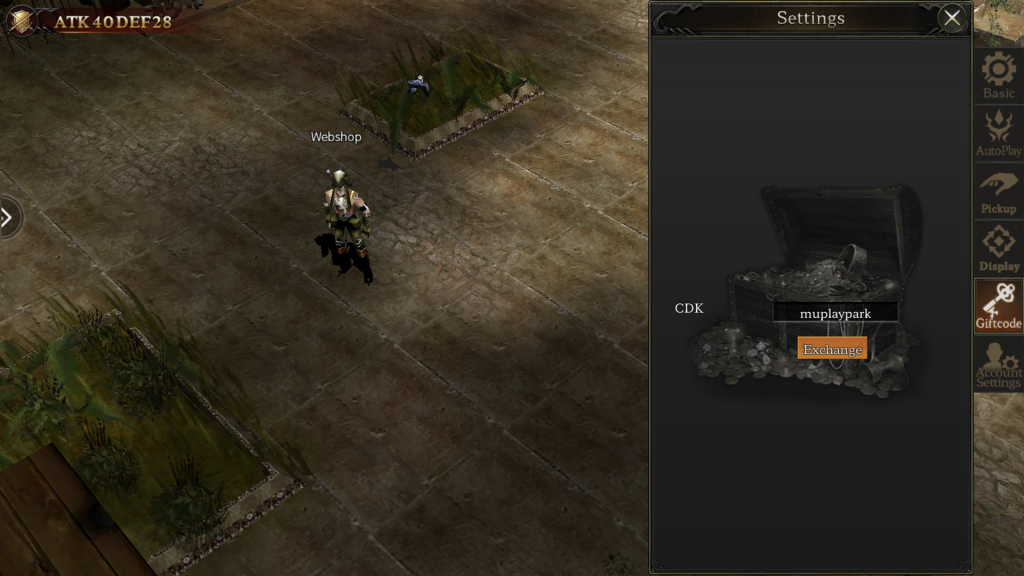The width and height of the screenshot is (1024, 576).
Task: Click the CDK code input field
Action: pos(835,313)
